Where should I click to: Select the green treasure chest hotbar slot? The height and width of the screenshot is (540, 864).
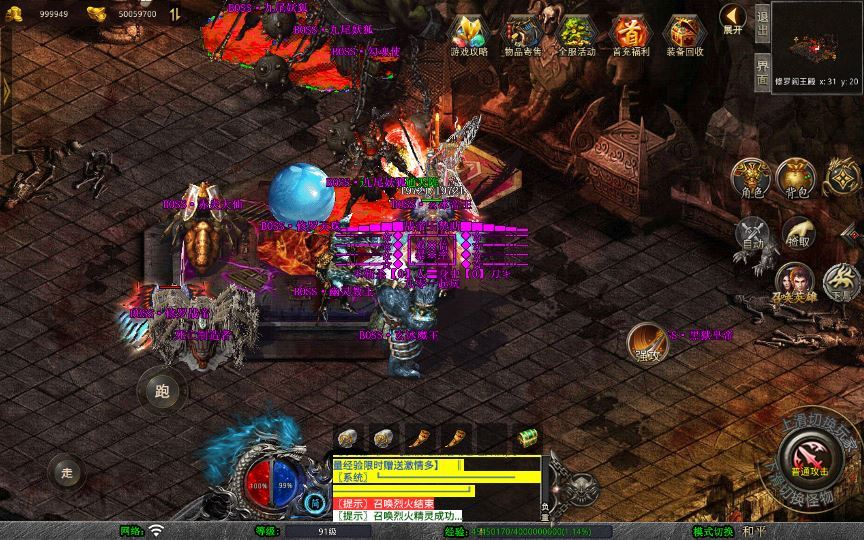click(526, 438)
